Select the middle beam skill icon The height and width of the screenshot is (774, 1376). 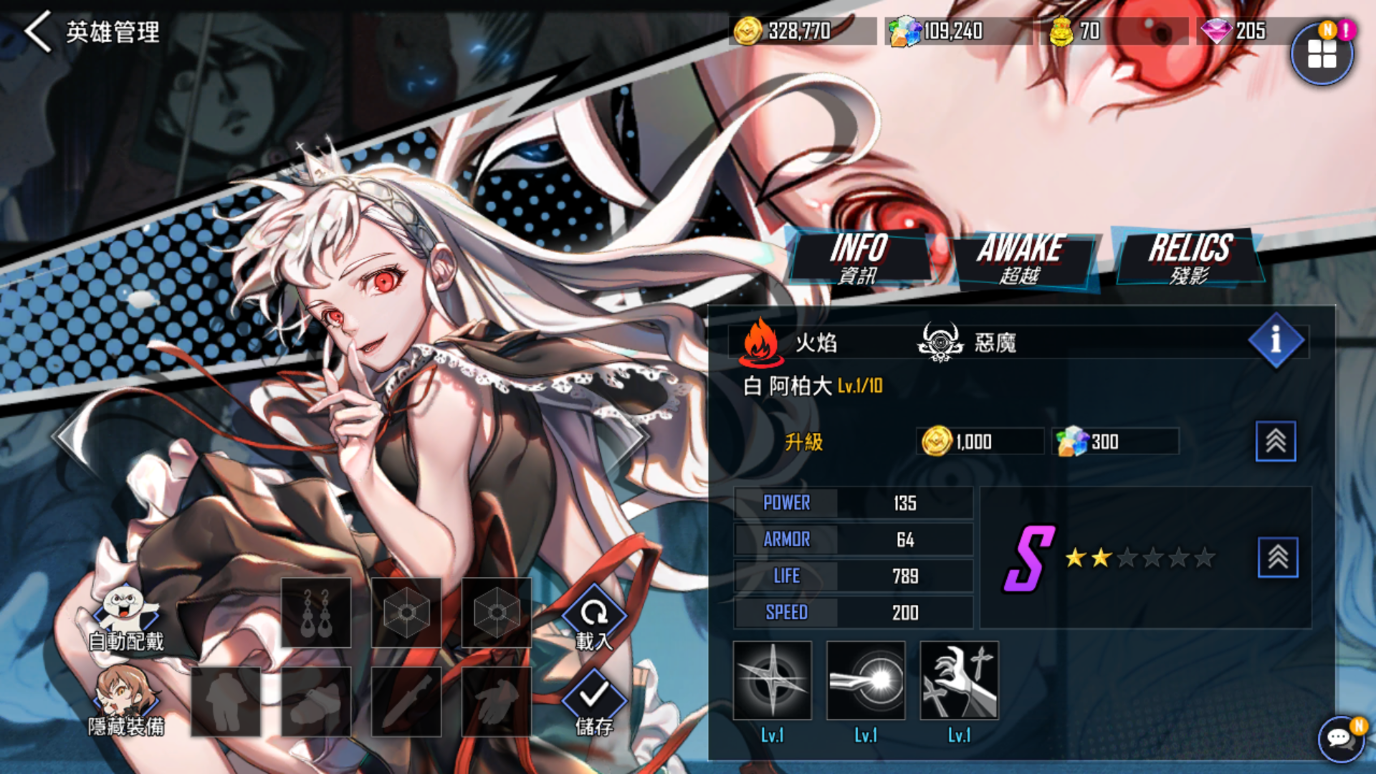point(865,680)
